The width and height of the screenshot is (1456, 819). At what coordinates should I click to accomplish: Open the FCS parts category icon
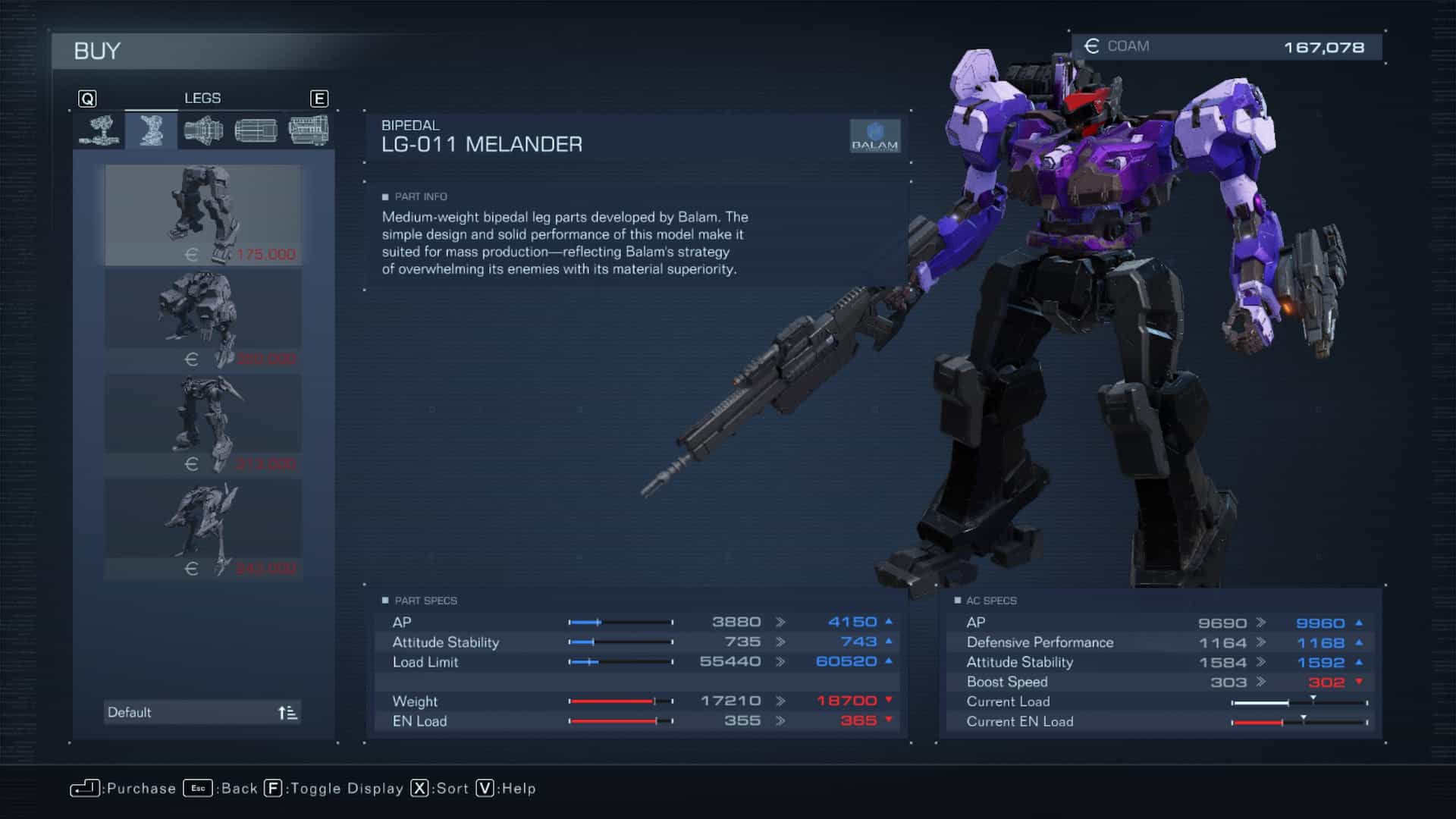[x=256, y=130]
